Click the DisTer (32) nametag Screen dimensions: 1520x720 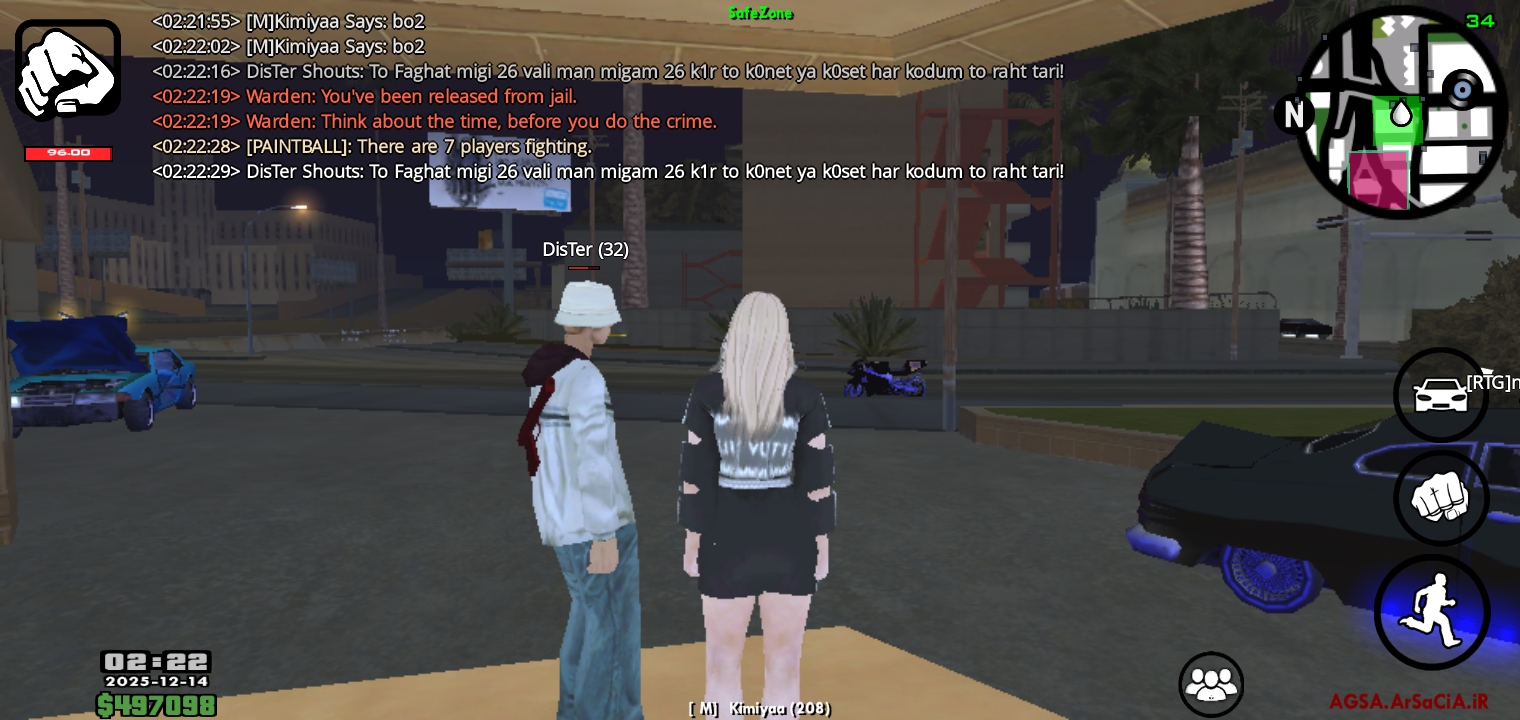(586, 250)
